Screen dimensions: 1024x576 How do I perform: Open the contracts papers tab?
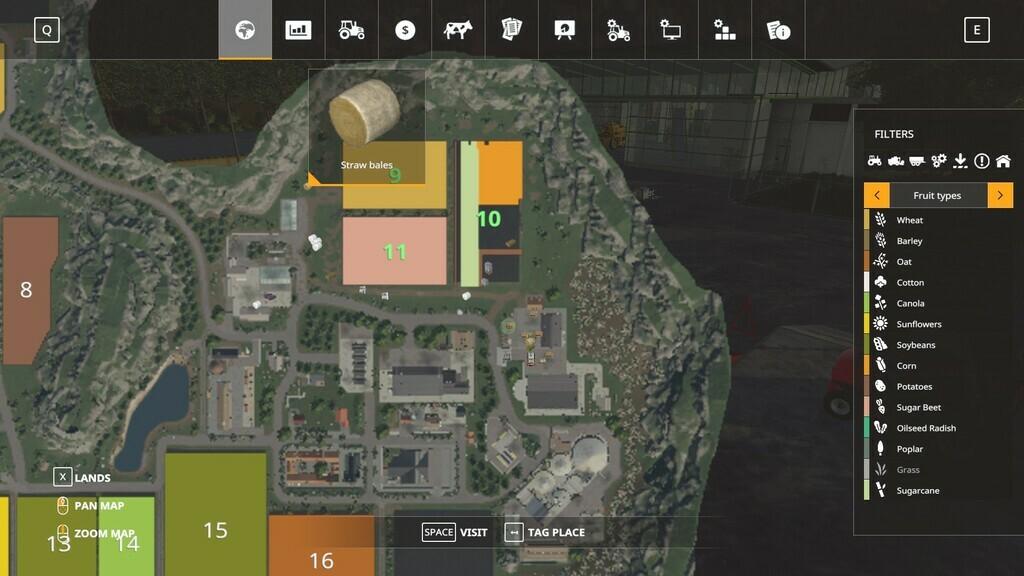point(512,30)
